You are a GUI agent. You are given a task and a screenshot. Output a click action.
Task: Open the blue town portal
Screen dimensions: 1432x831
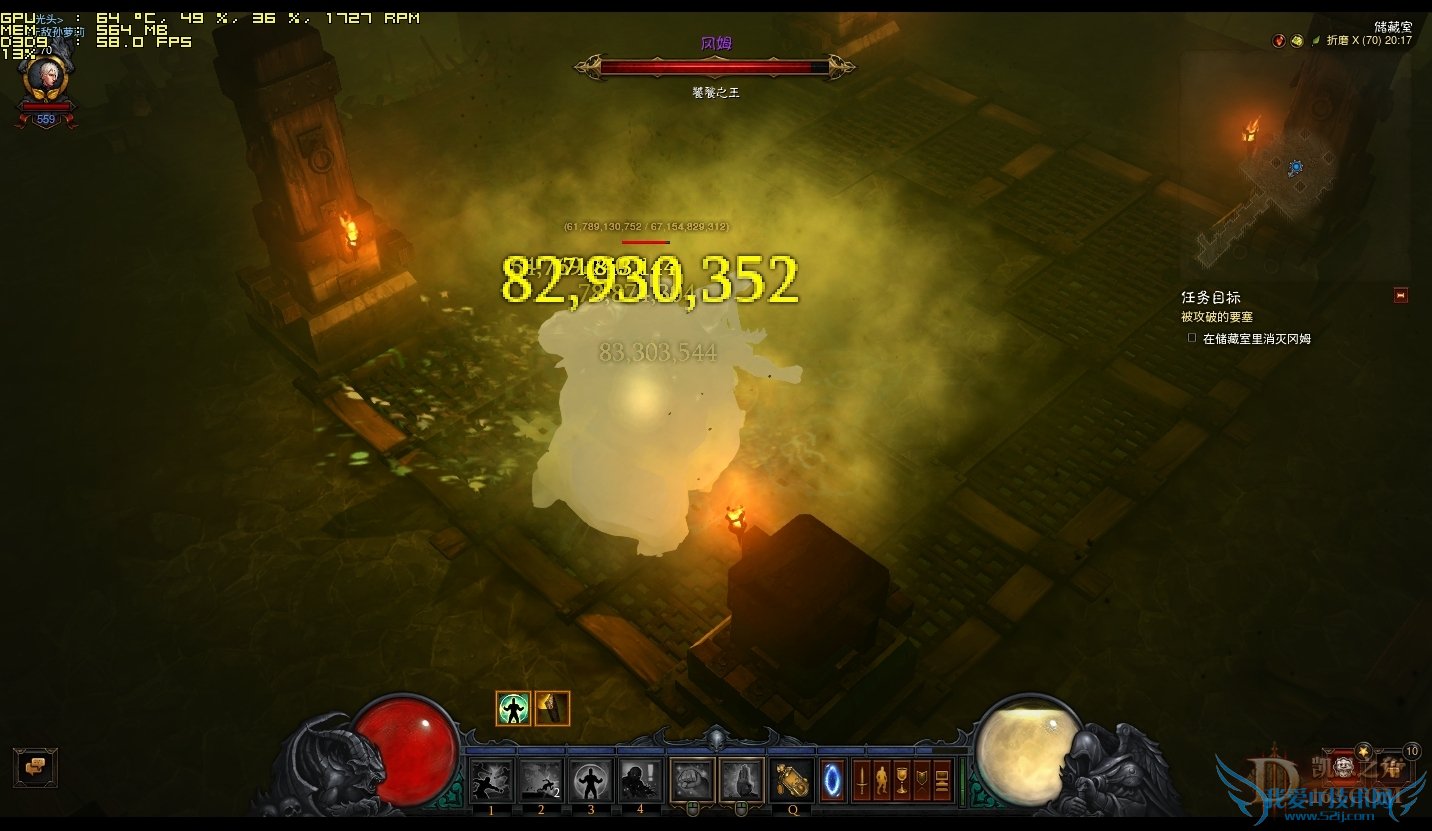[833, 780]
